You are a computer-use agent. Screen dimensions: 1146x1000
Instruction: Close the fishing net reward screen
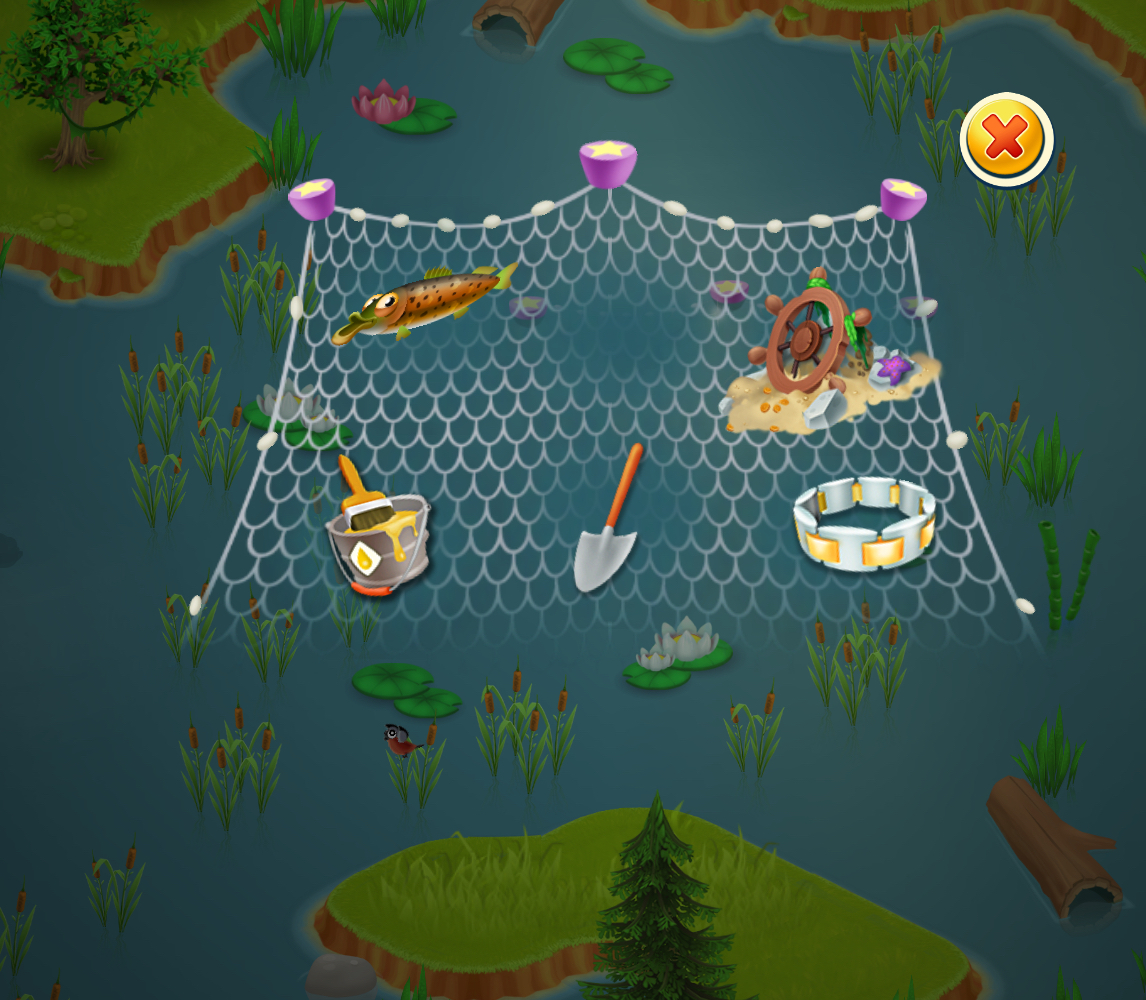[1005, 140]
